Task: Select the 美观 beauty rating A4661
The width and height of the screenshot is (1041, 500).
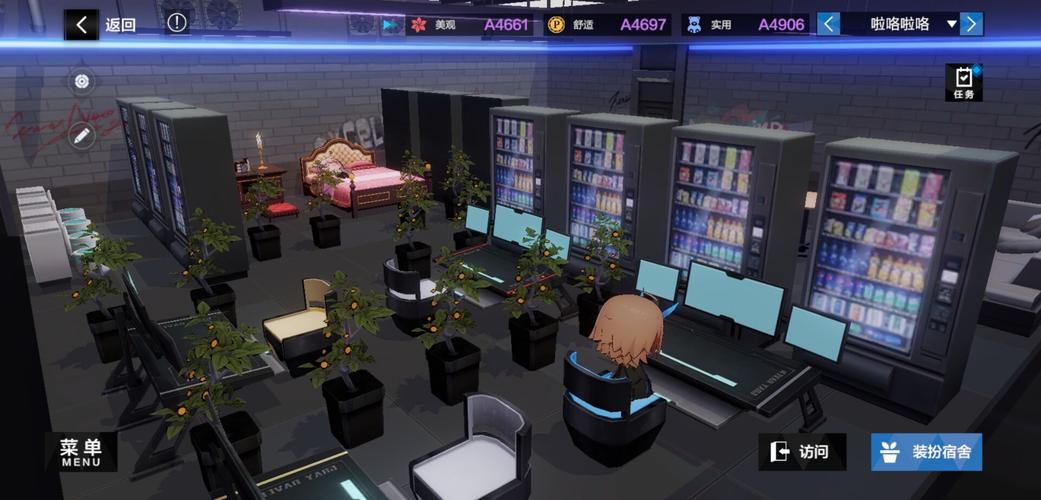Action: click(x=470, y=25)
